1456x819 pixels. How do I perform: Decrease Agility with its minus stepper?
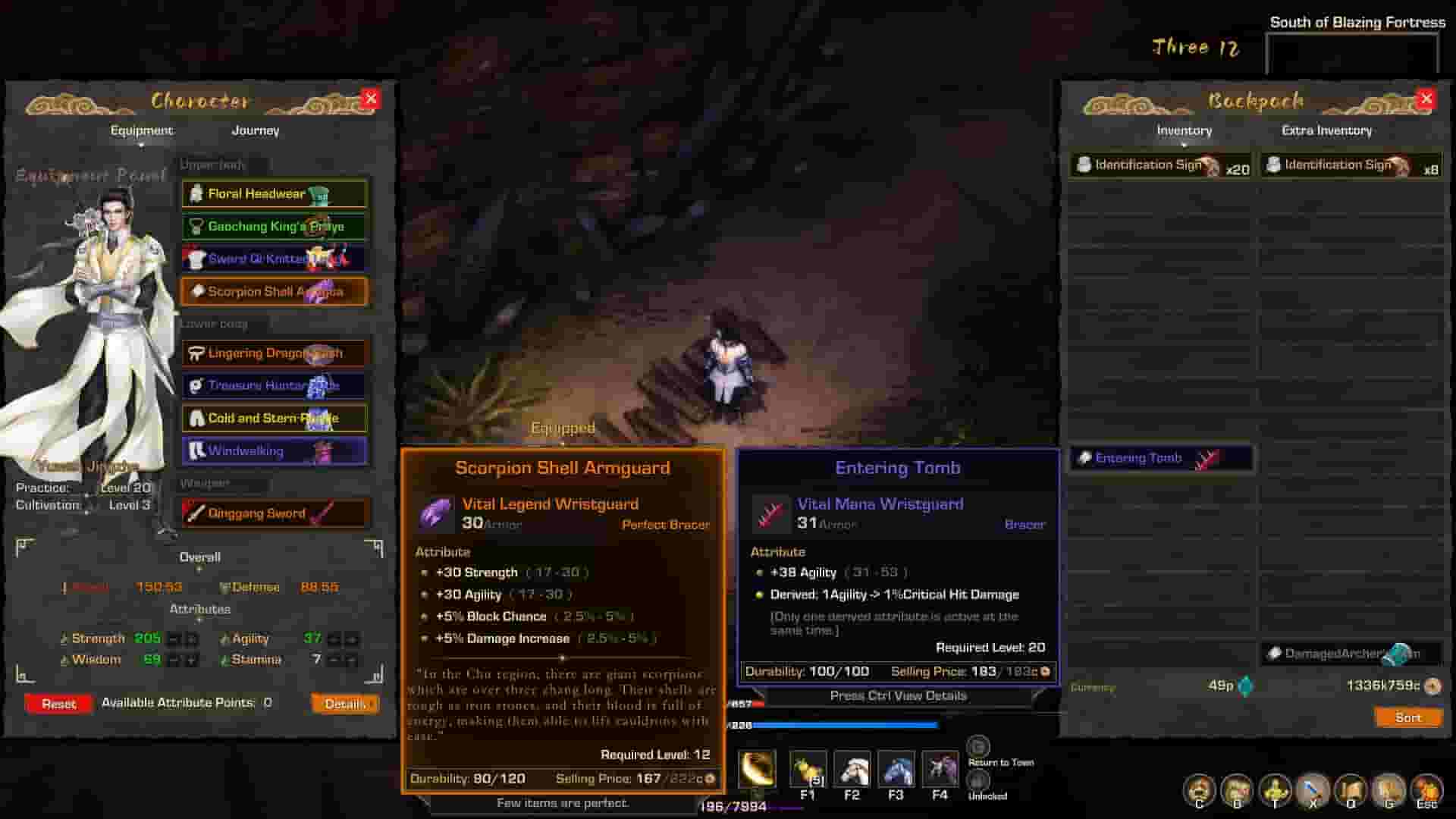pyautogui.click(x=332, y=639)
